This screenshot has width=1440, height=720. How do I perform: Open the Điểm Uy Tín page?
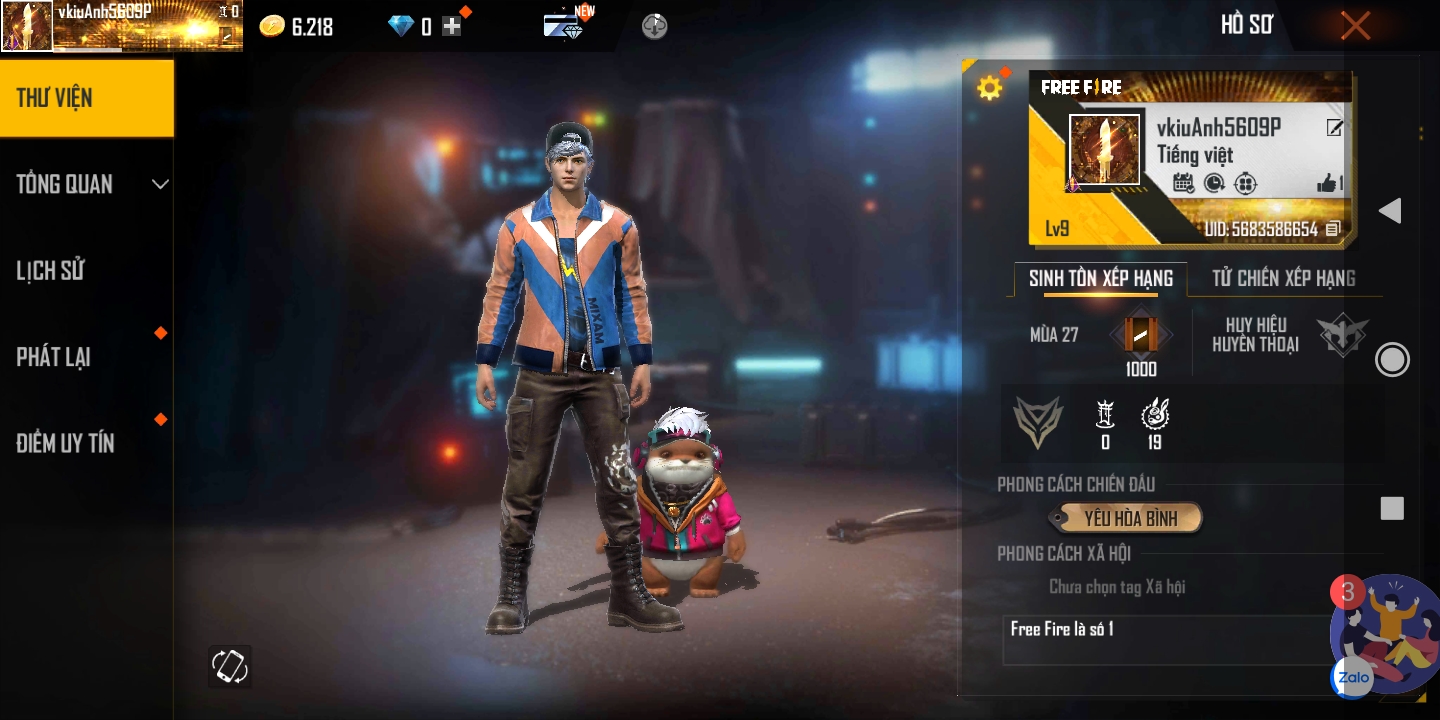[x=66, y=443]
